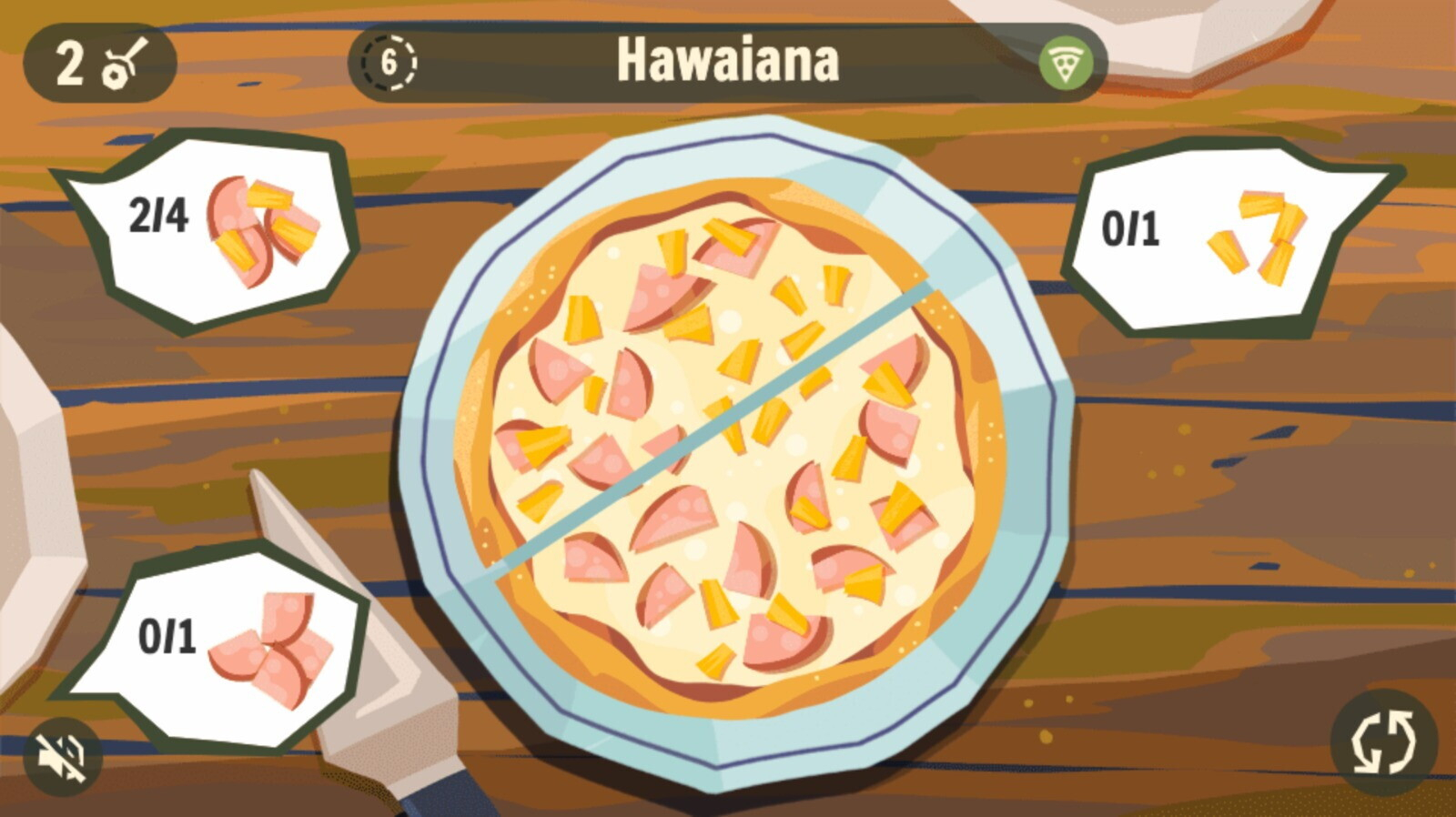Click the green pizza slice badge
Viewport: 1456px width, 817px height.
pos(1066,64)
